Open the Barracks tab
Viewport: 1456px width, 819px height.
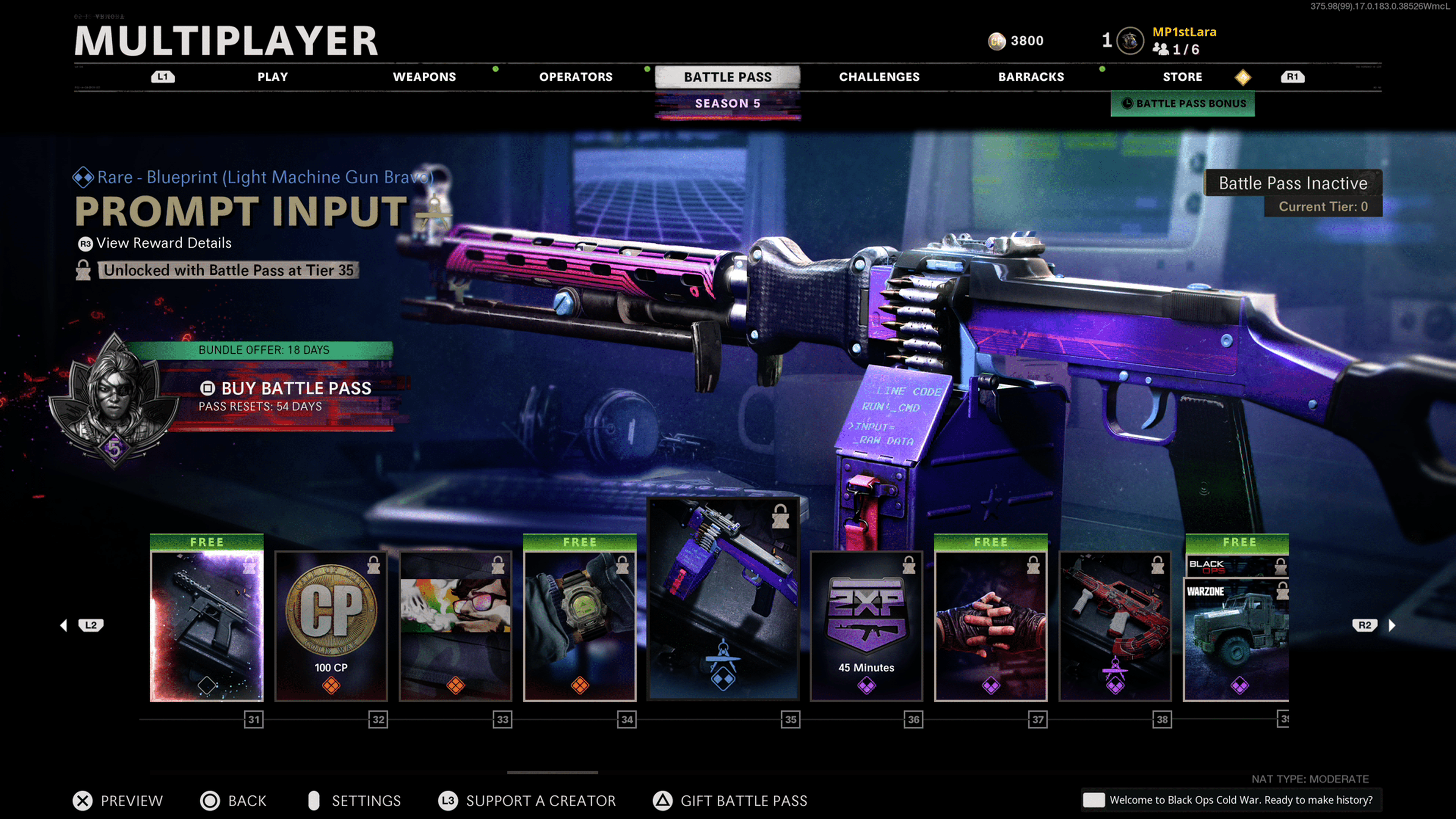pyautogui.click(x=1031, y=77)
